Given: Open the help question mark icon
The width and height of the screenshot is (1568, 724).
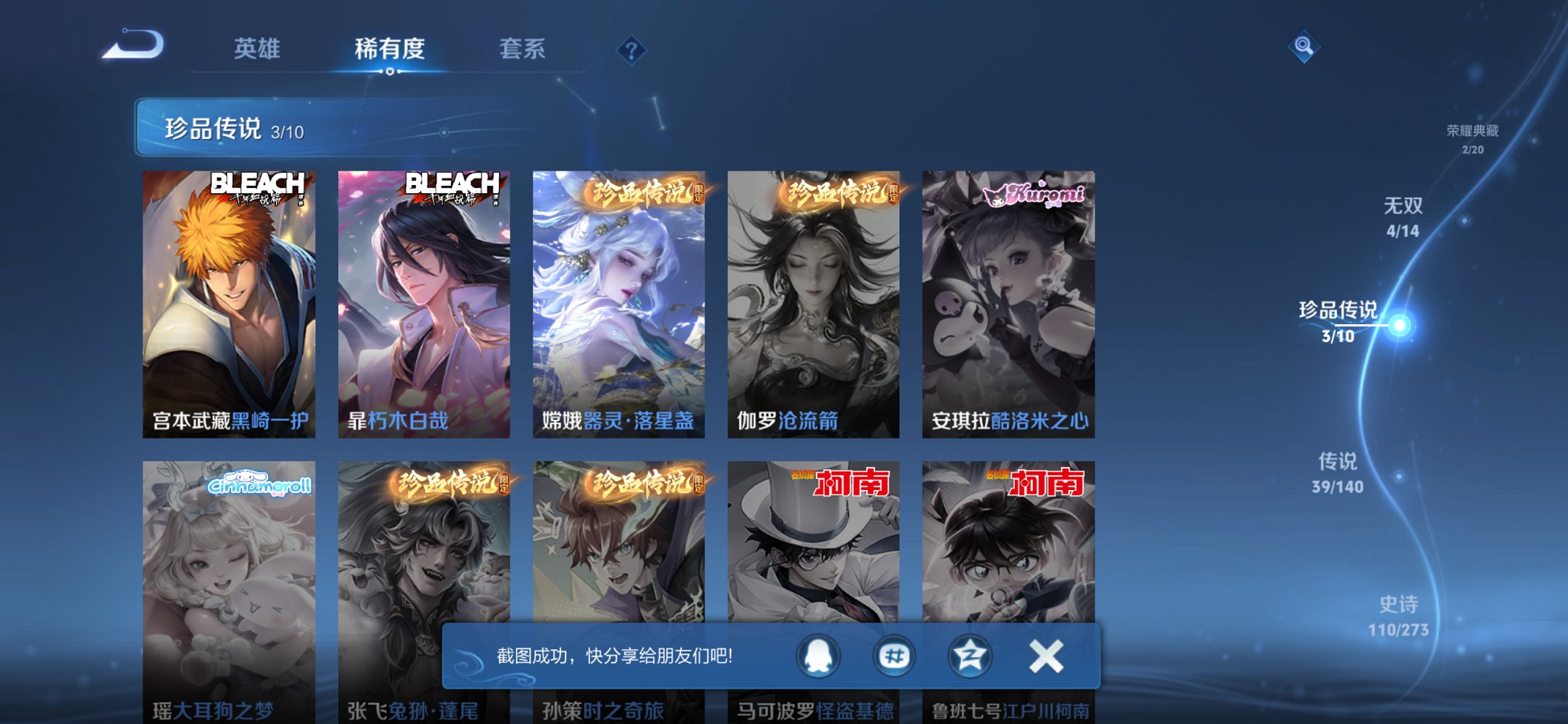Looking at the screenshot, I should click(x=632, y=49).
